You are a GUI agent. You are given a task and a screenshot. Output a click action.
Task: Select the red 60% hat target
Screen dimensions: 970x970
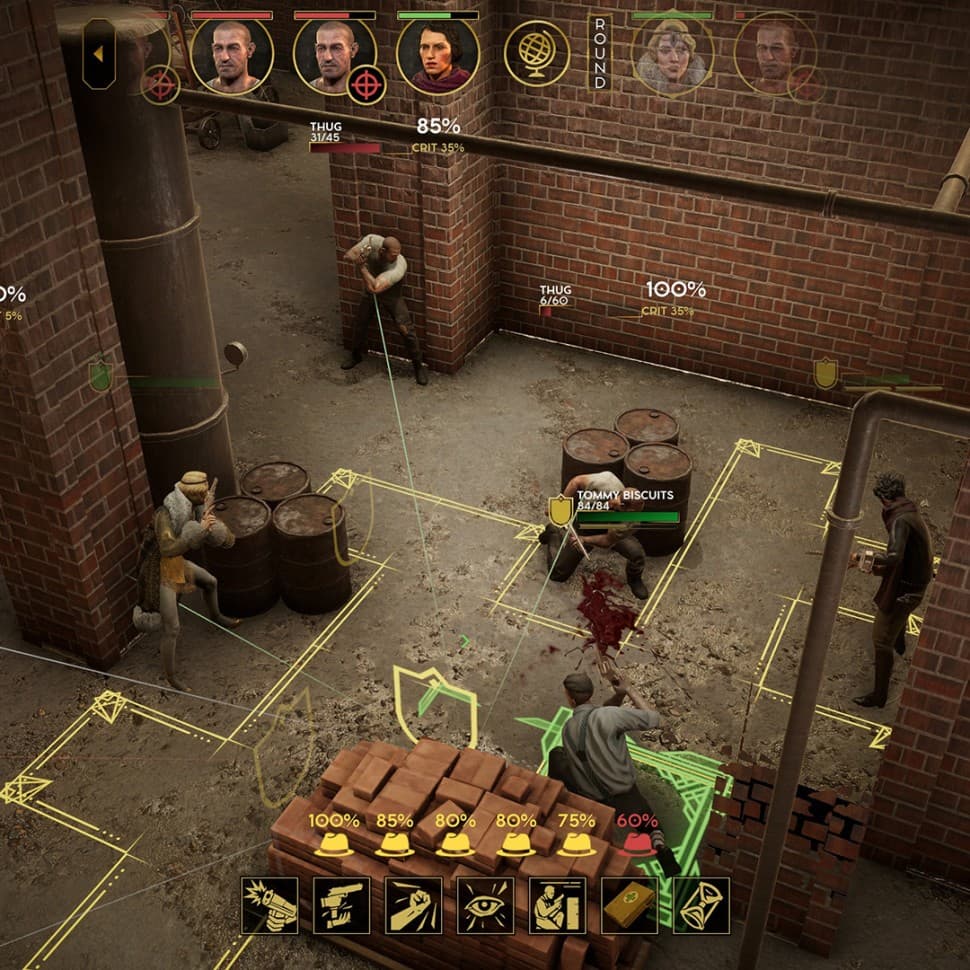[638, 843]
